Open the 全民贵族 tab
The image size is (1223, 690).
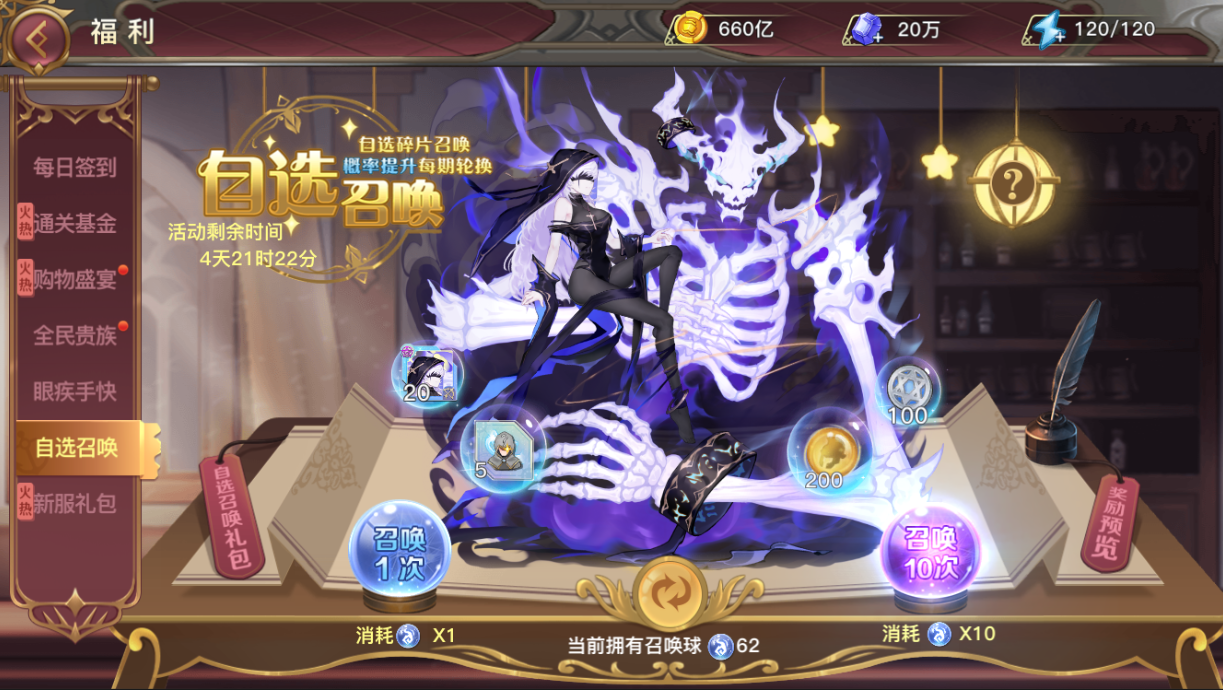(x=75, y=336)
